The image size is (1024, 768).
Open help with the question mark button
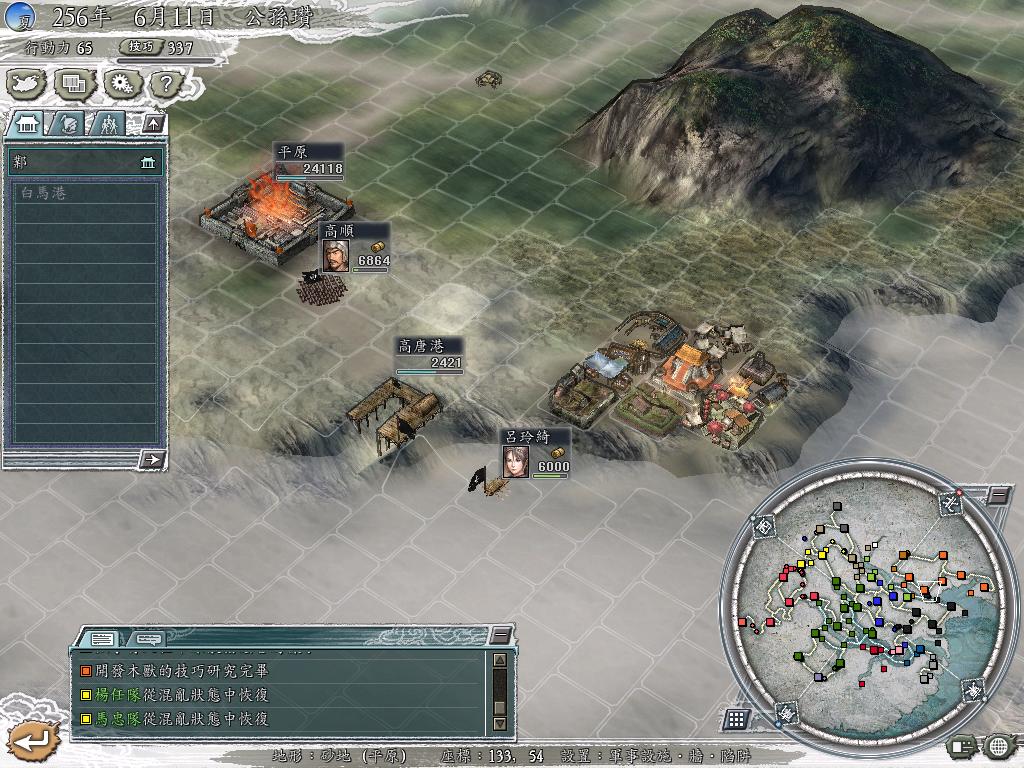pos(168,83)
